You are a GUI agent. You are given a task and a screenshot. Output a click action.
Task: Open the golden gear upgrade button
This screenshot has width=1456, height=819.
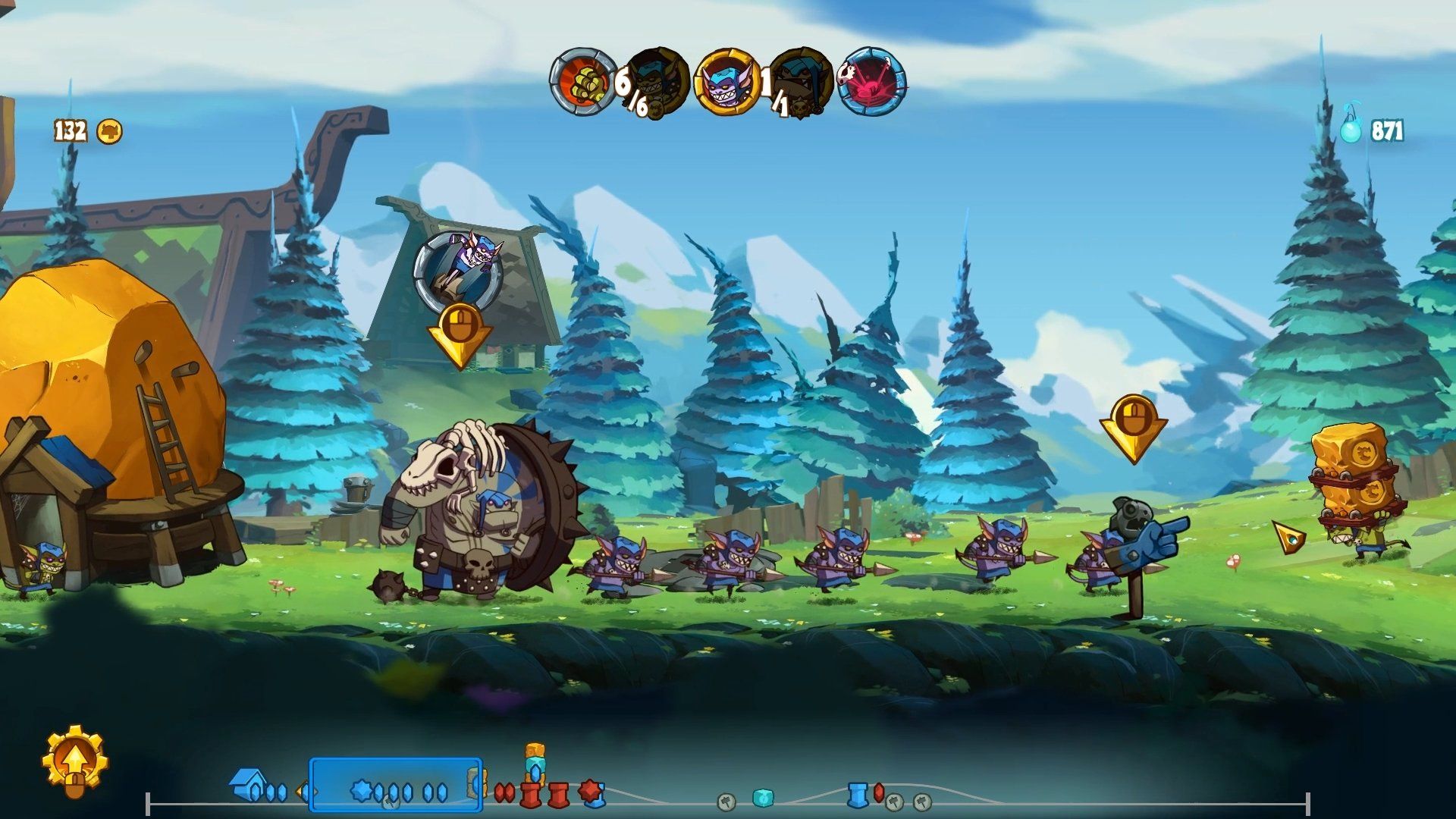[x=74, y=761]
